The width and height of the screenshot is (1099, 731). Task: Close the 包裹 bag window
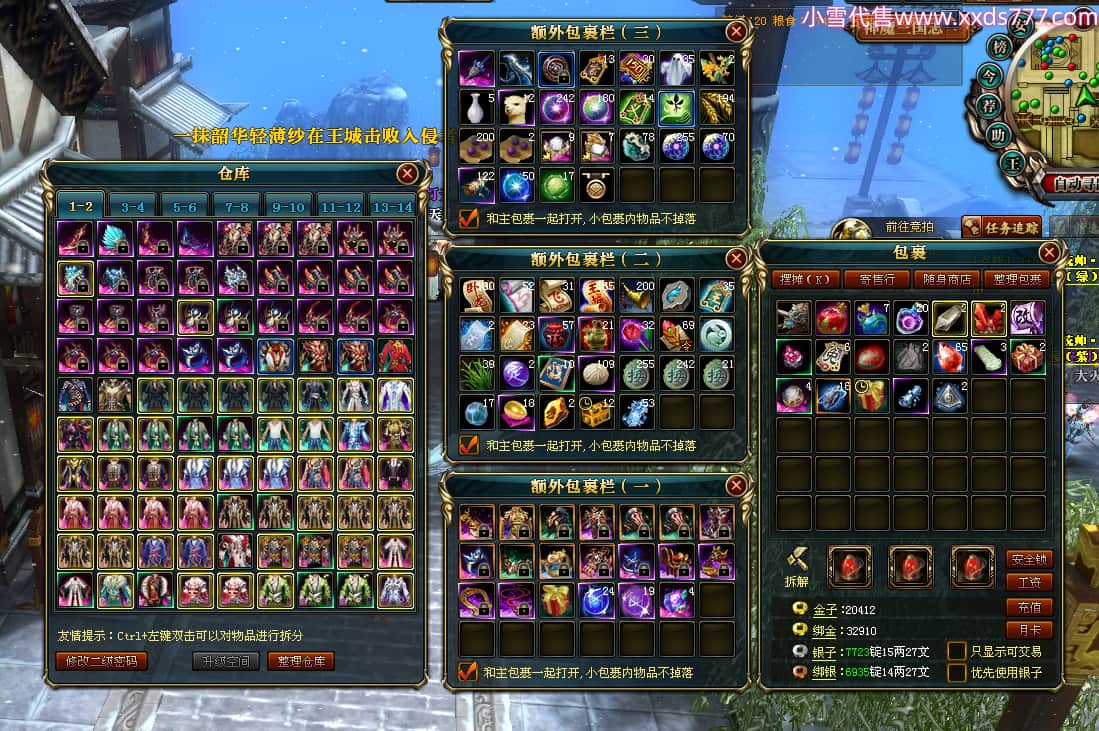pos(1049,252)
